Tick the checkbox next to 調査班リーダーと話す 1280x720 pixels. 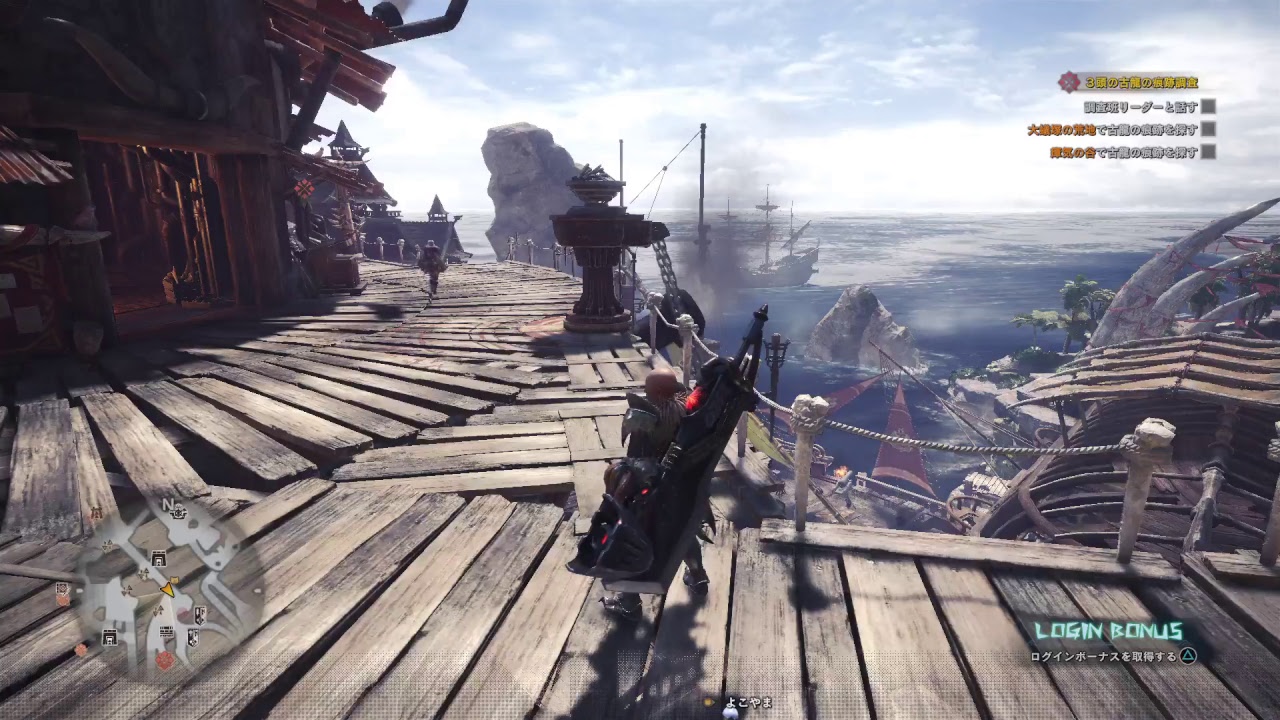1208,106
